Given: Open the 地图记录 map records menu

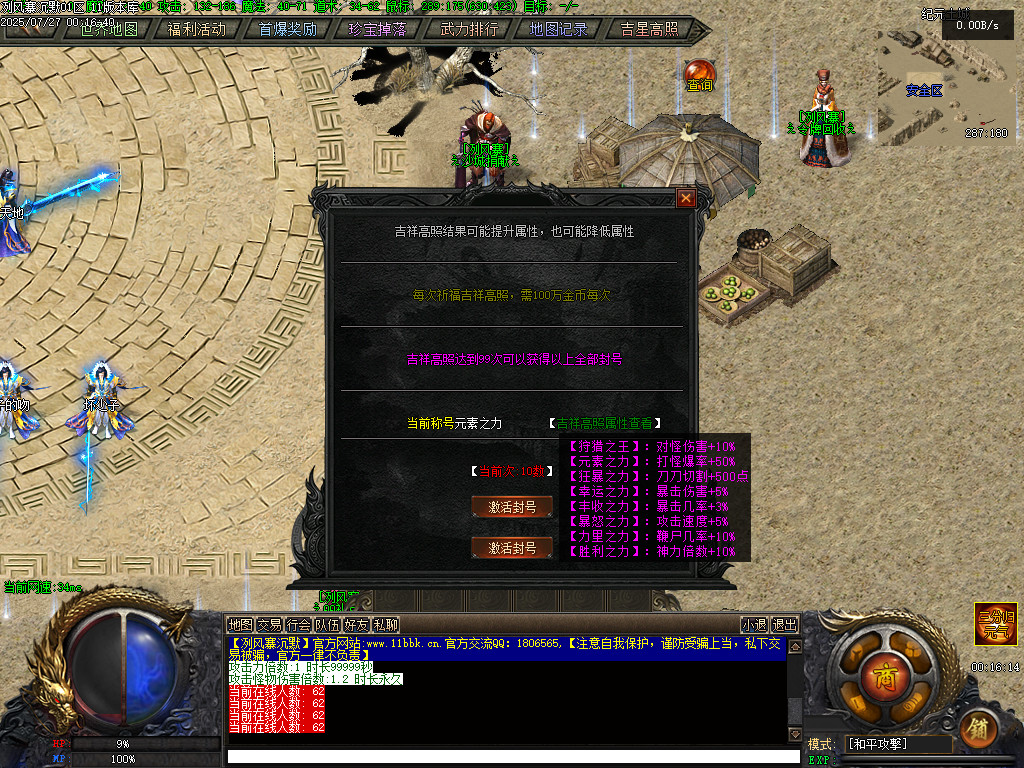Looking at the screenshot, I should tap(558, 29).
